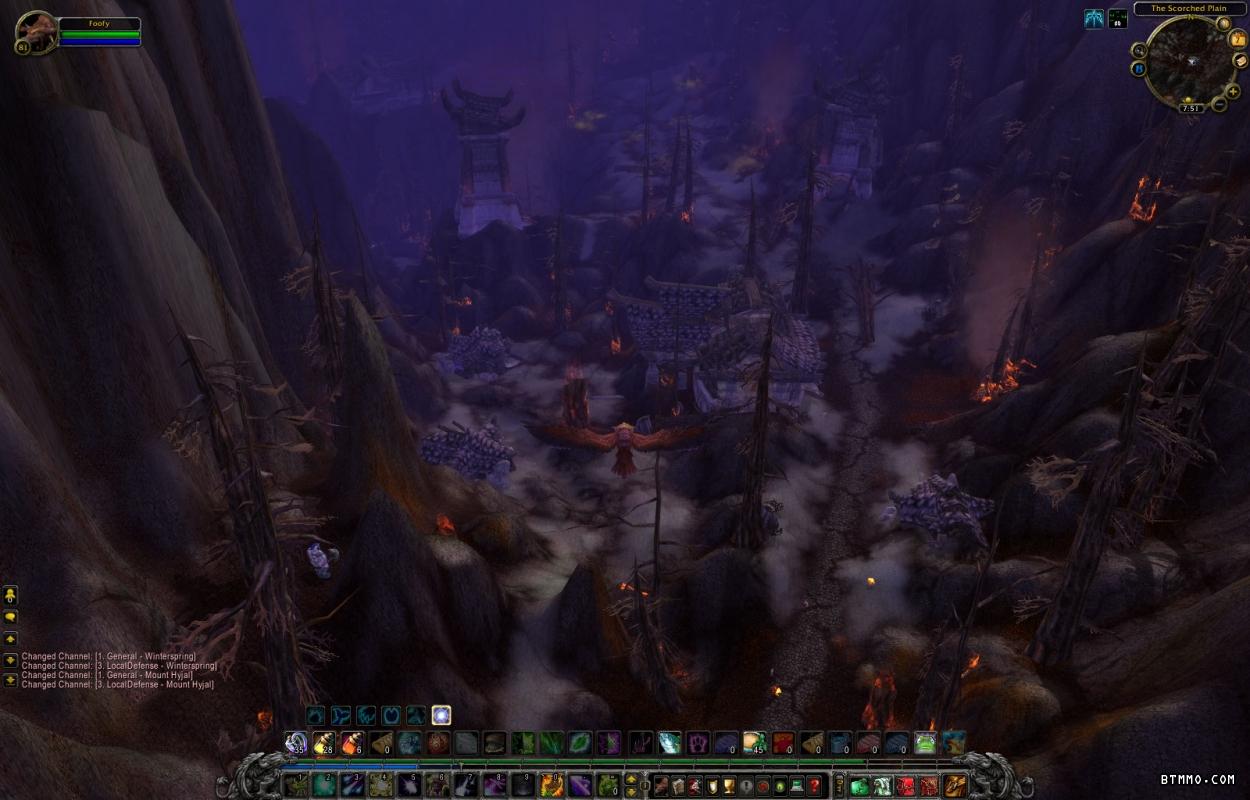
Task: Activate the green frog icon on upper bar
Action: click(926, 743)
